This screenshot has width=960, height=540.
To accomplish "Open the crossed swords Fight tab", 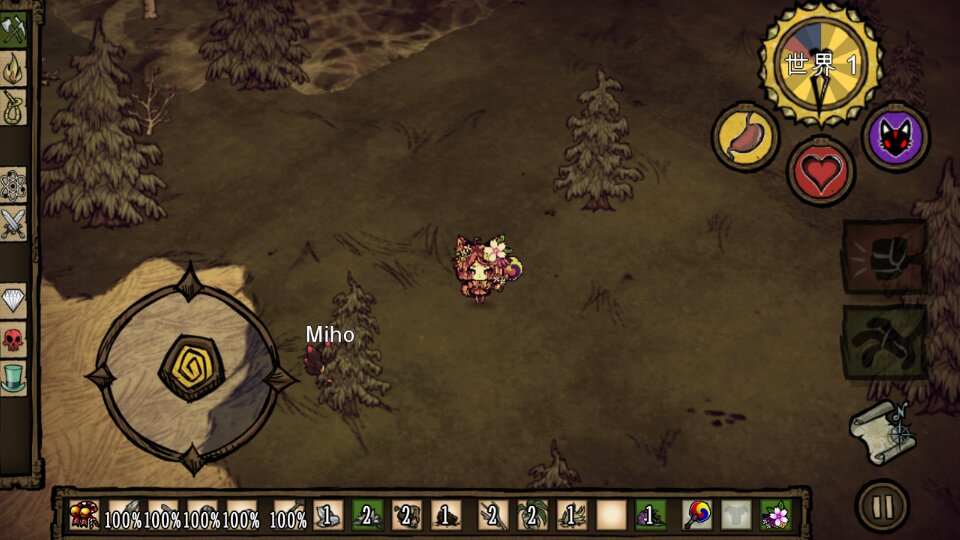I will point(13,223).
